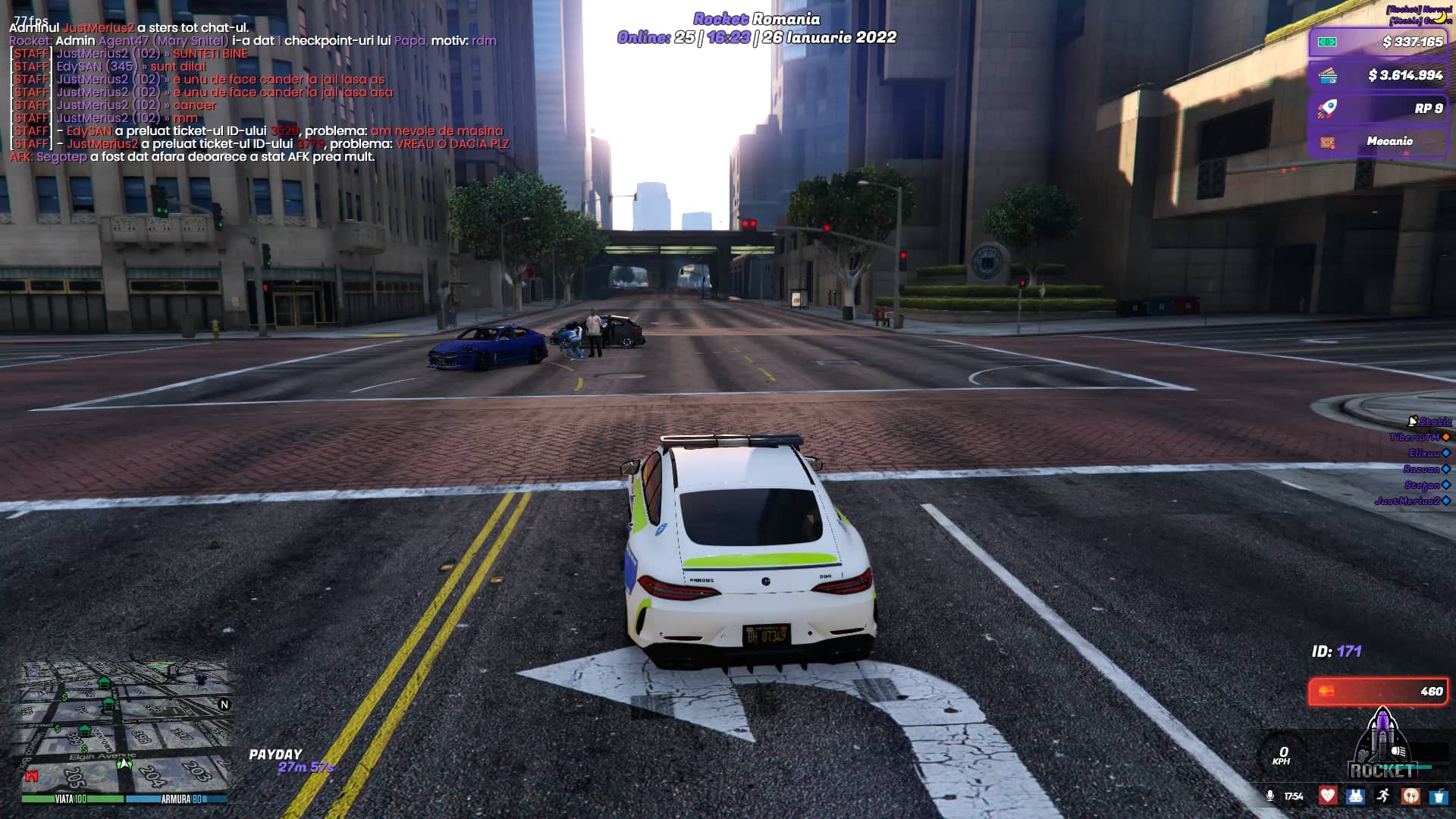Select the red castle marker on minimap
The width and height of the screenshot is (1456, 819).
(31, 776)
